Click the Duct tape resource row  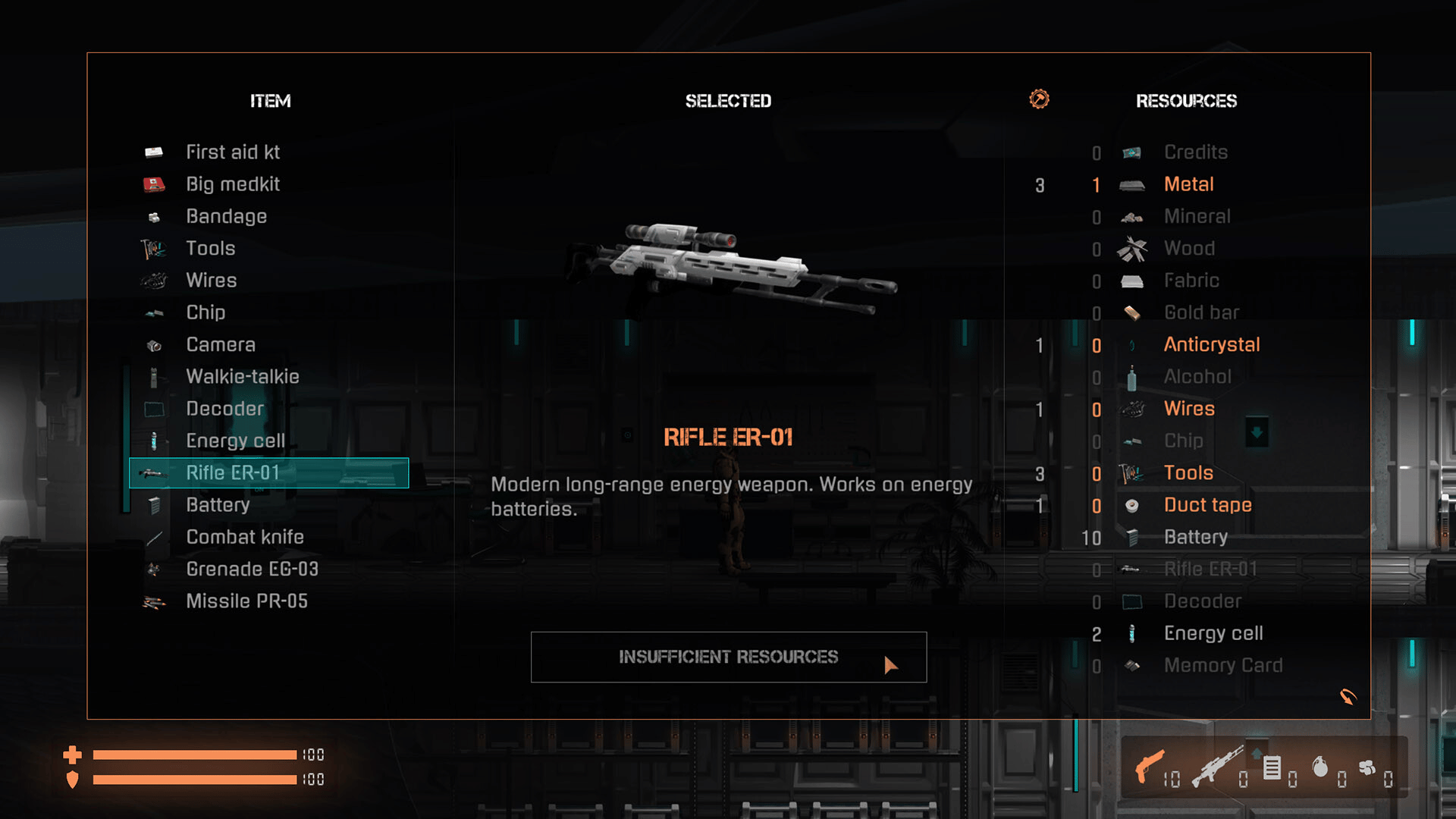click(1207, 505)
